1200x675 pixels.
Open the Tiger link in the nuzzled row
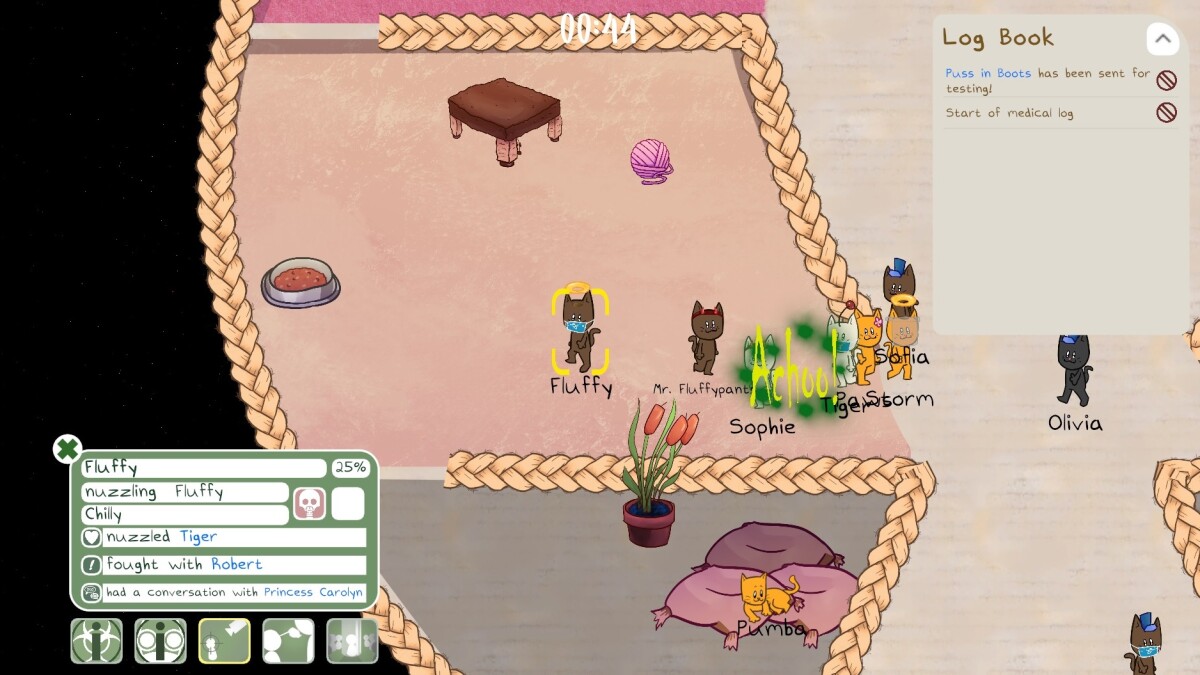click(198, 537)
